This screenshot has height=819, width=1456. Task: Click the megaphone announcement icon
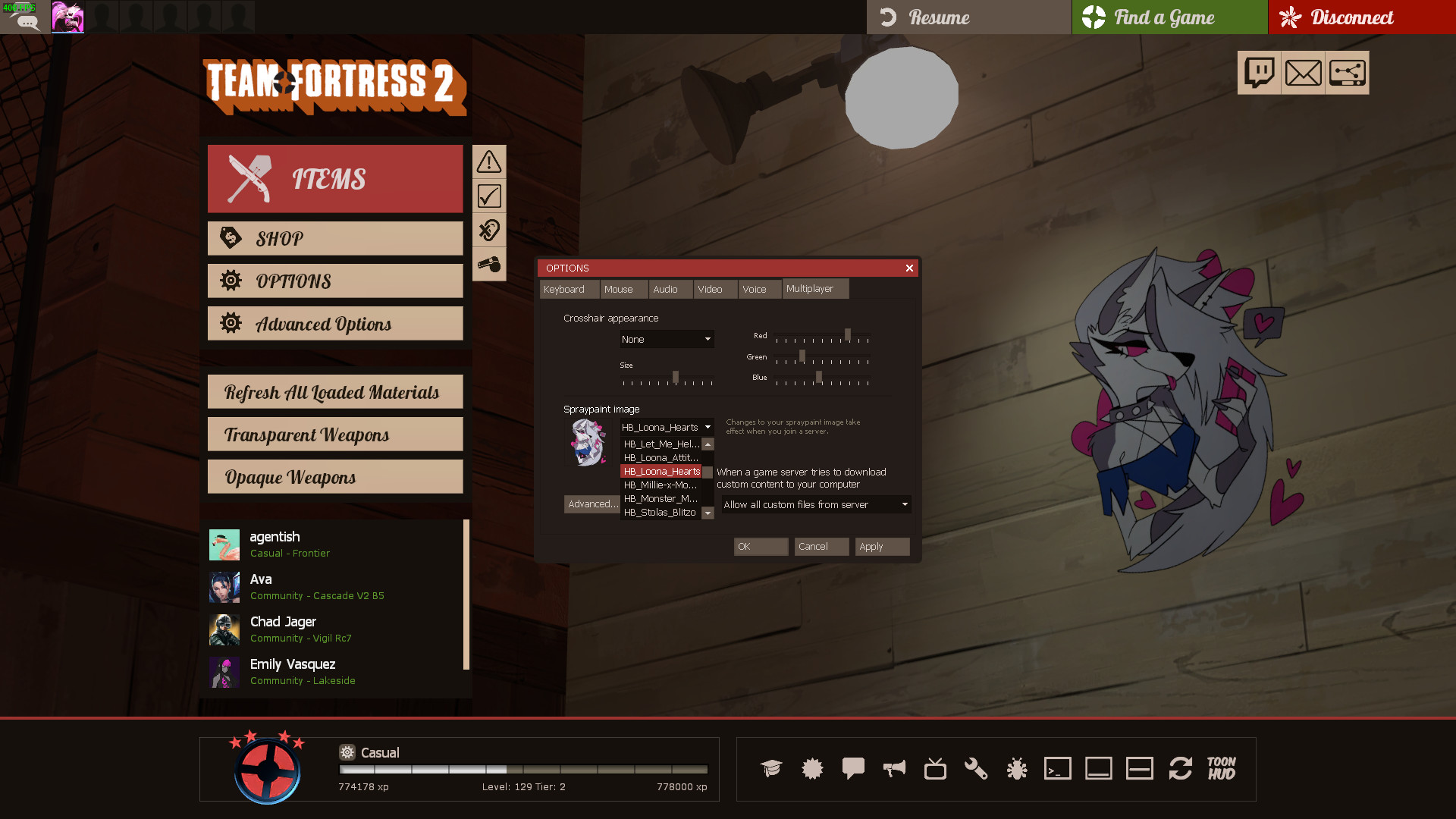point(894,768)
